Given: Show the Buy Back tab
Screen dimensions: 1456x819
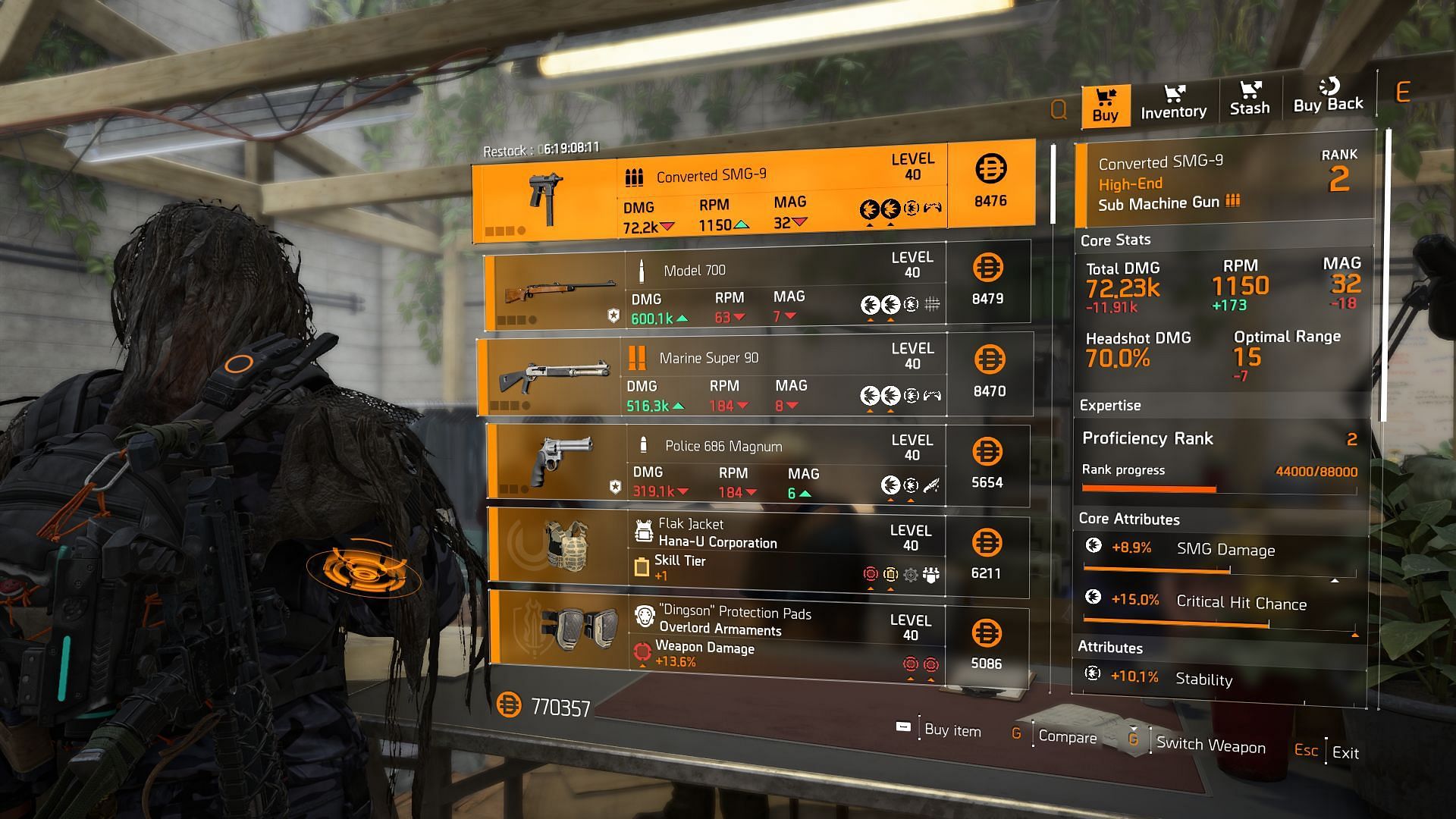Looking at the screenshot, I should pos(1328,96).
